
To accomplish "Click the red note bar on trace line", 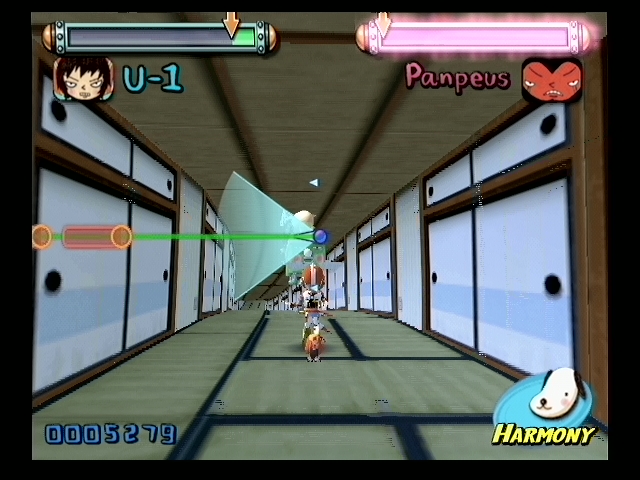I will pyautogui.click(x=81, y=237).
